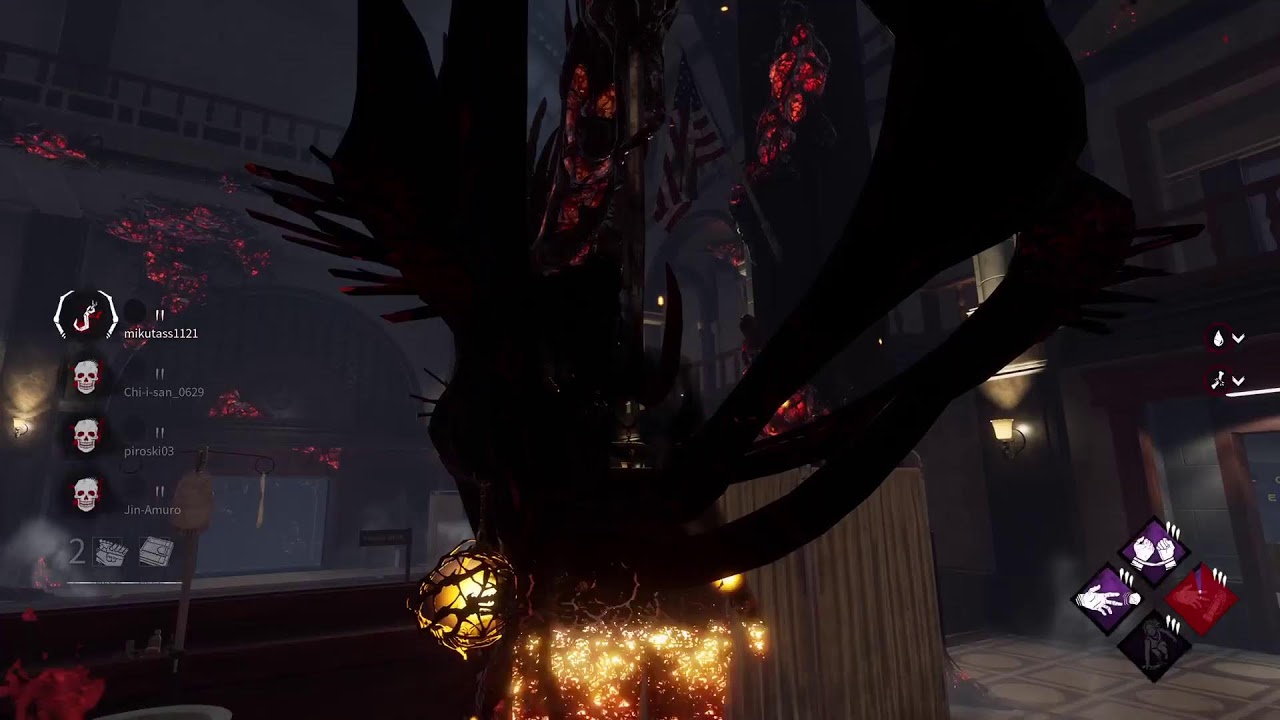Select the skull icon for piroski03
Screen dimensions: 1280x720
tap(86, 436)
